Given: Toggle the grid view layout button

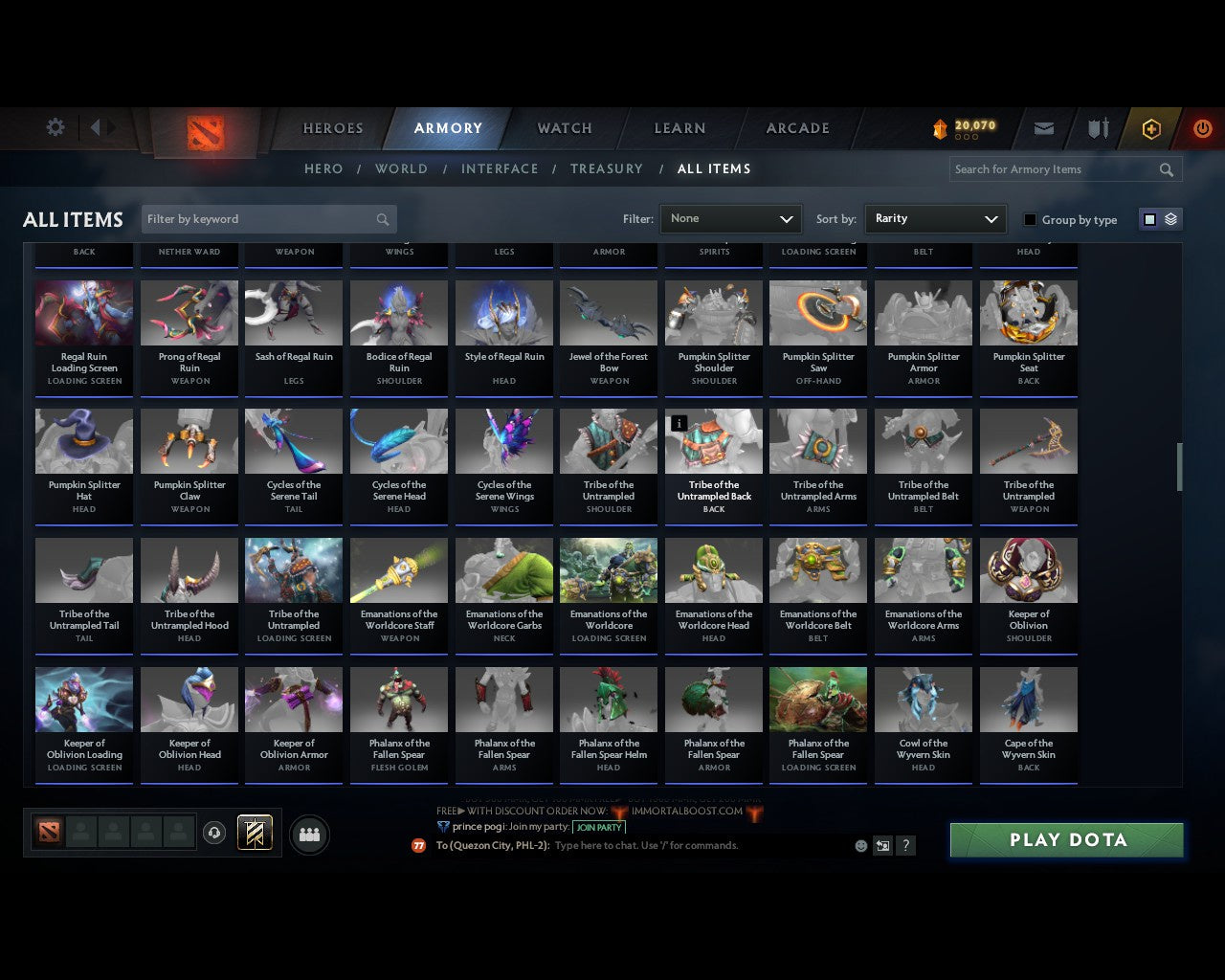Looking at the screenshot, I should [x=1149, y=219].
